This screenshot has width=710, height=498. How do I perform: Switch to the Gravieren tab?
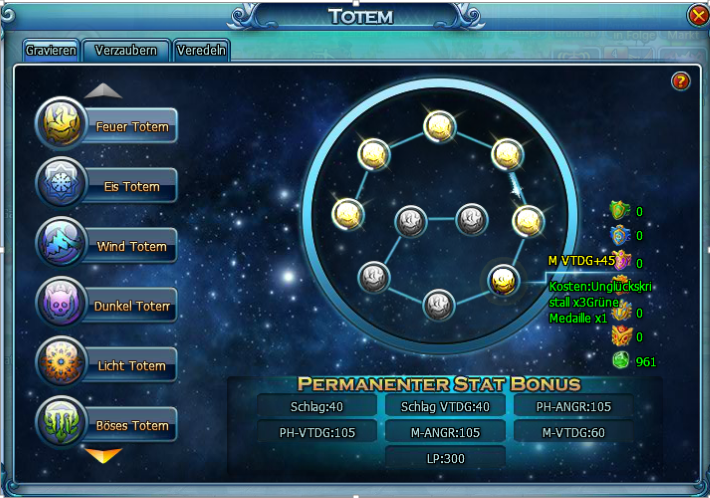(52, 51)
